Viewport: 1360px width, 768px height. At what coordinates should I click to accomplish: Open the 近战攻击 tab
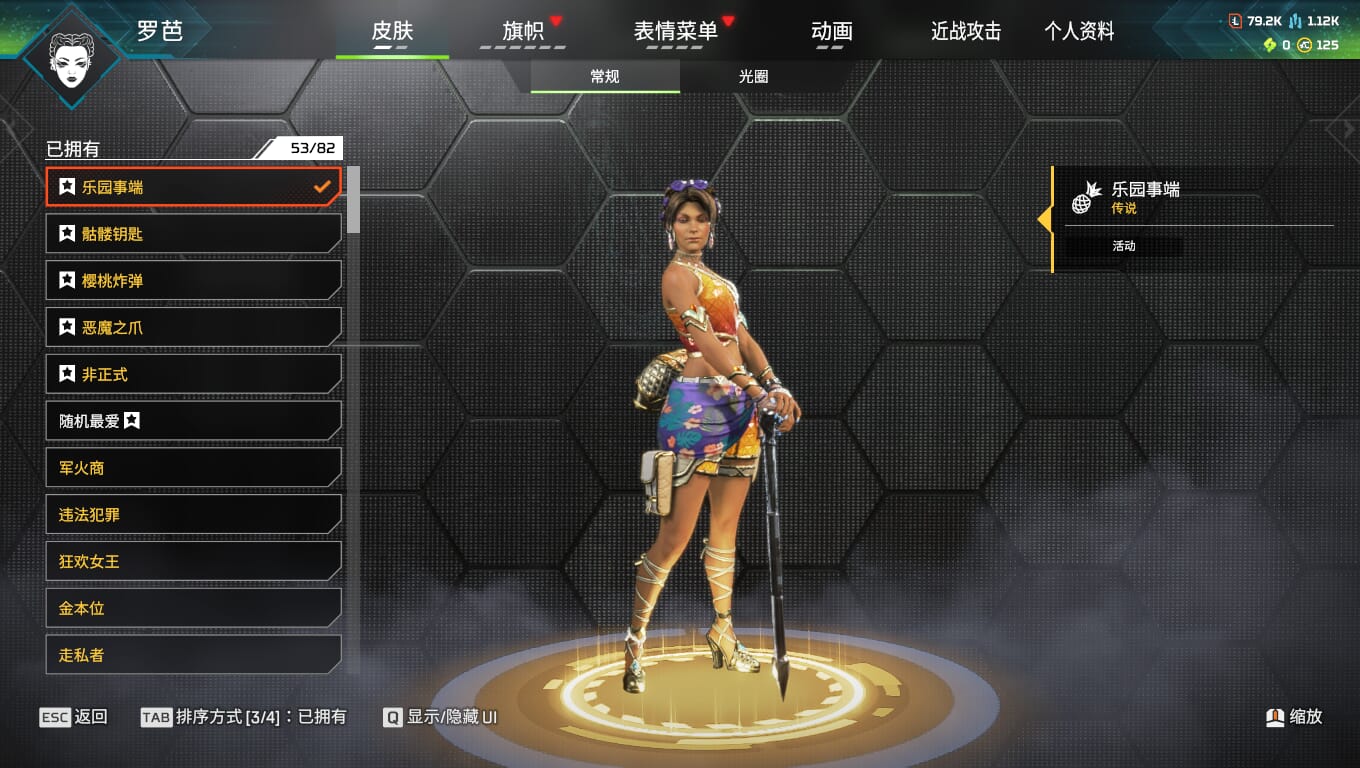[x=965, y=31]
